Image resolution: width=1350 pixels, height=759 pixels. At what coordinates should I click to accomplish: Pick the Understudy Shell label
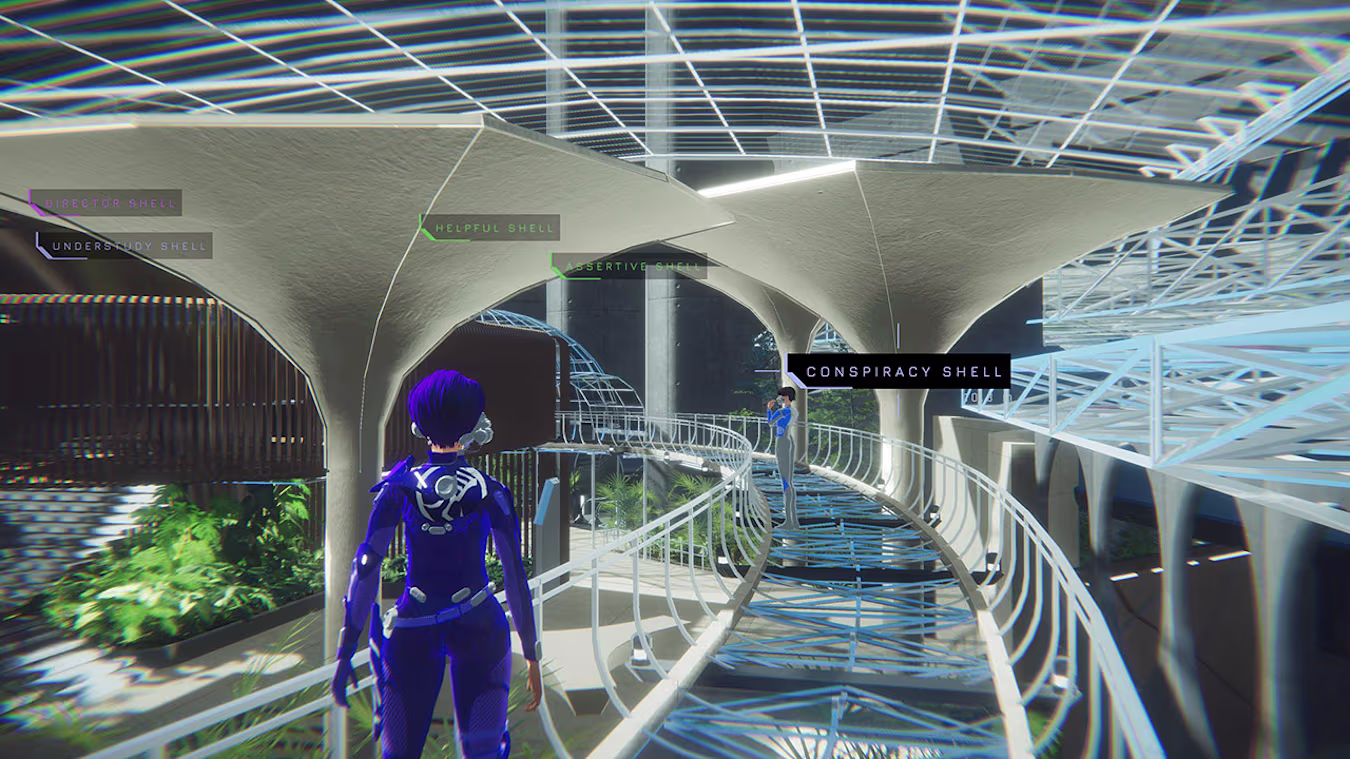(127, 246)
